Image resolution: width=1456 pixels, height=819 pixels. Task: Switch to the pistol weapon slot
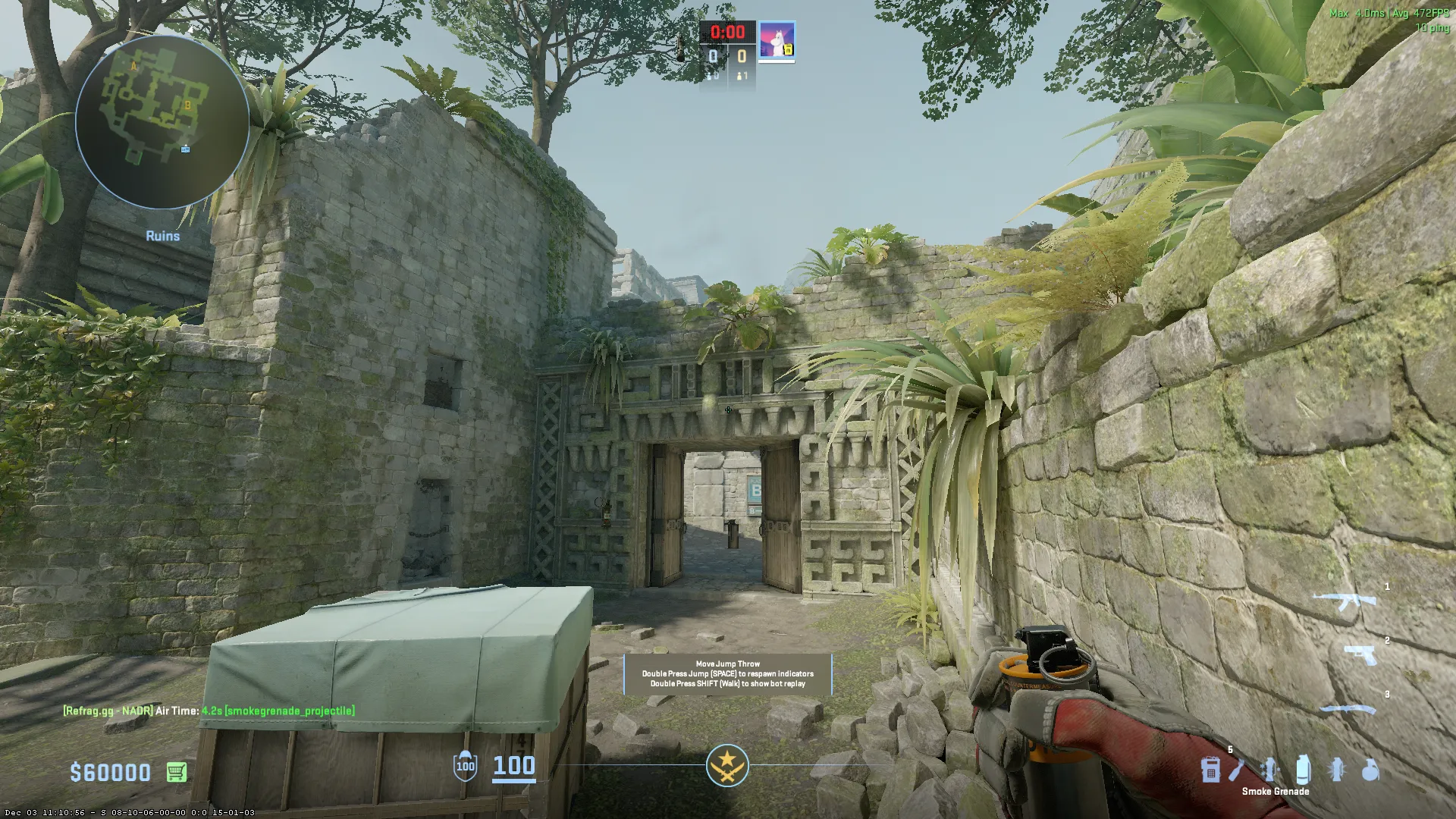tap(1360, 654)
